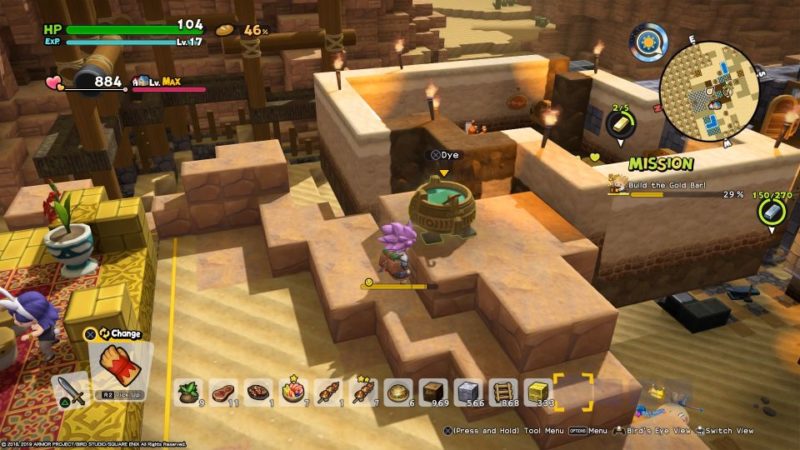The width and height of the screenshot is (800, 450).
Task: Select the silver bar resource marker
Action: tap(770, 212)
